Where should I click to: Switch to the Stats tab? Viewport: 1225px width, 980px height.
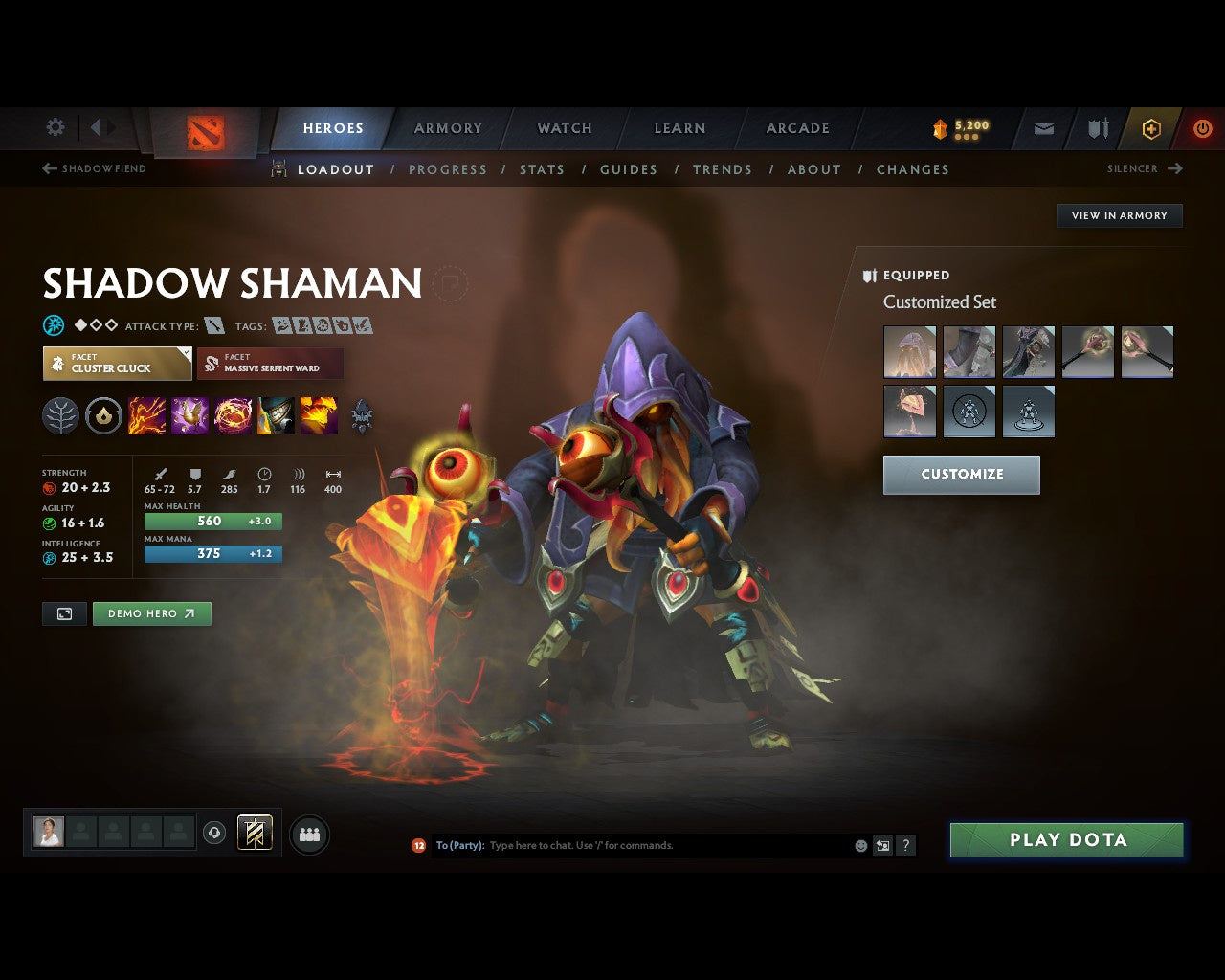coord(543,169)
